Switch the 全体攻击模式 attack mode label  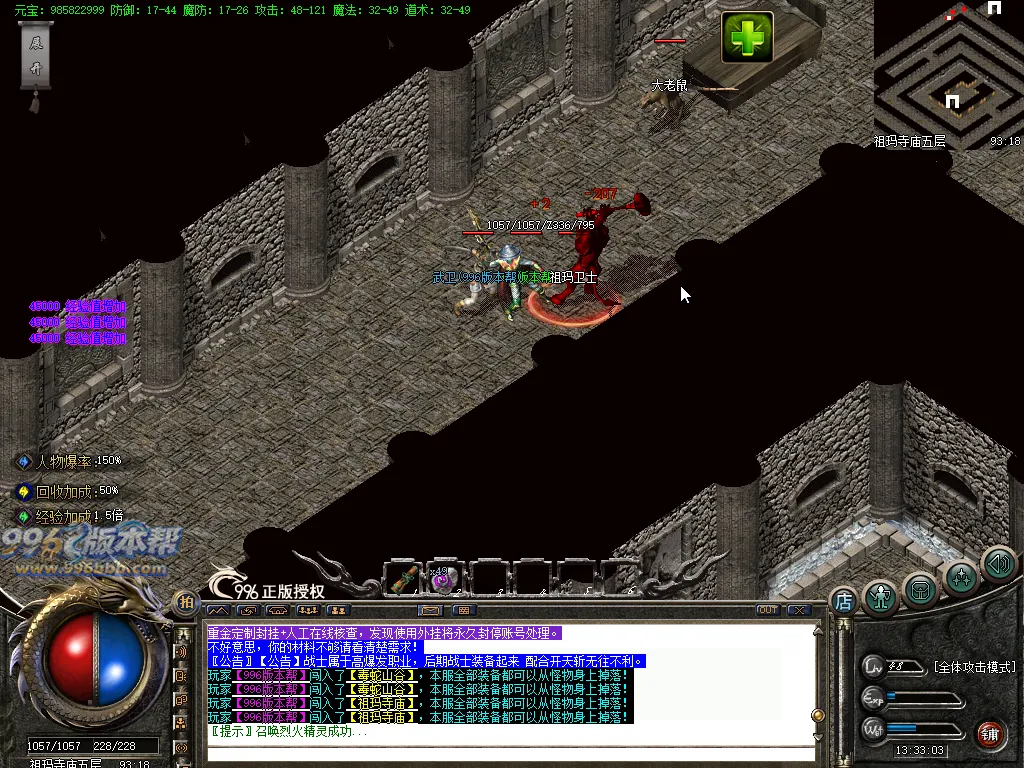click(x=974, y=667)
